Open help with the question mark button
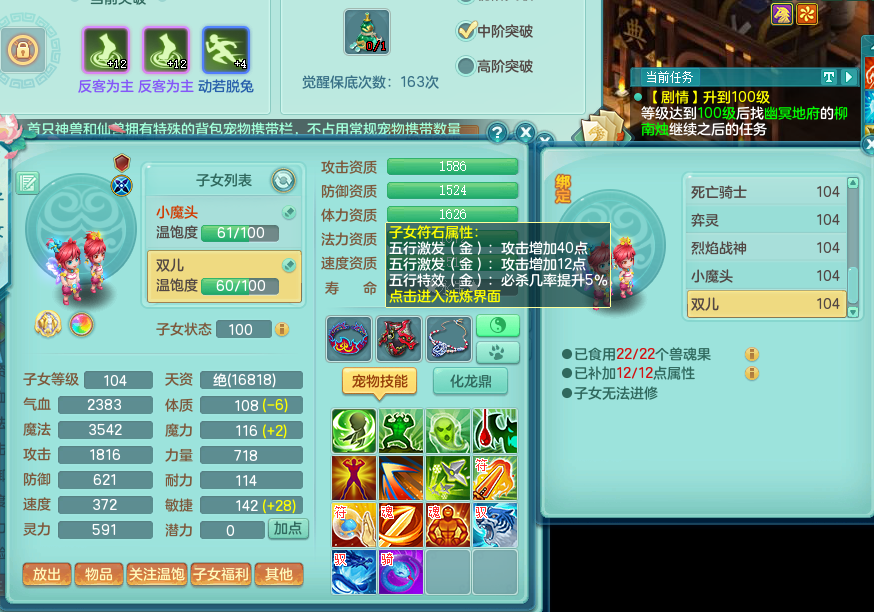This screenshot has height=612, width=874. tap(497, 133)
